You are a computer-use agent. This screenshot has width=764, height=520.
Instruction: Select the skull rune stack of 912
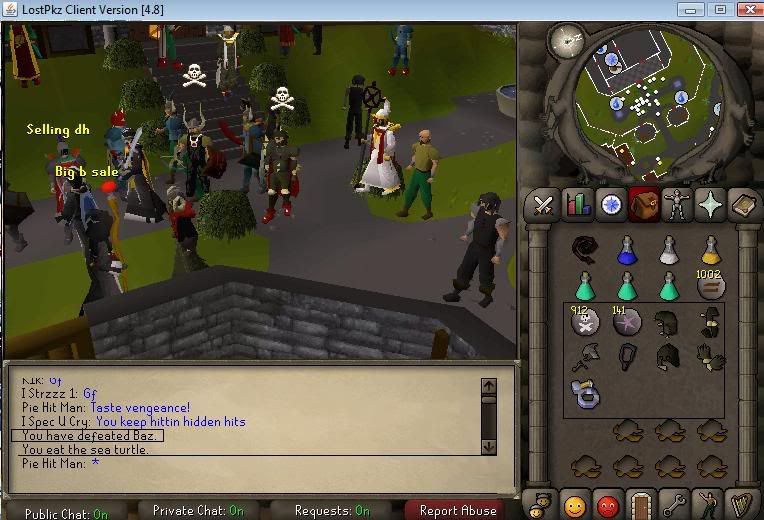point(585,322)
